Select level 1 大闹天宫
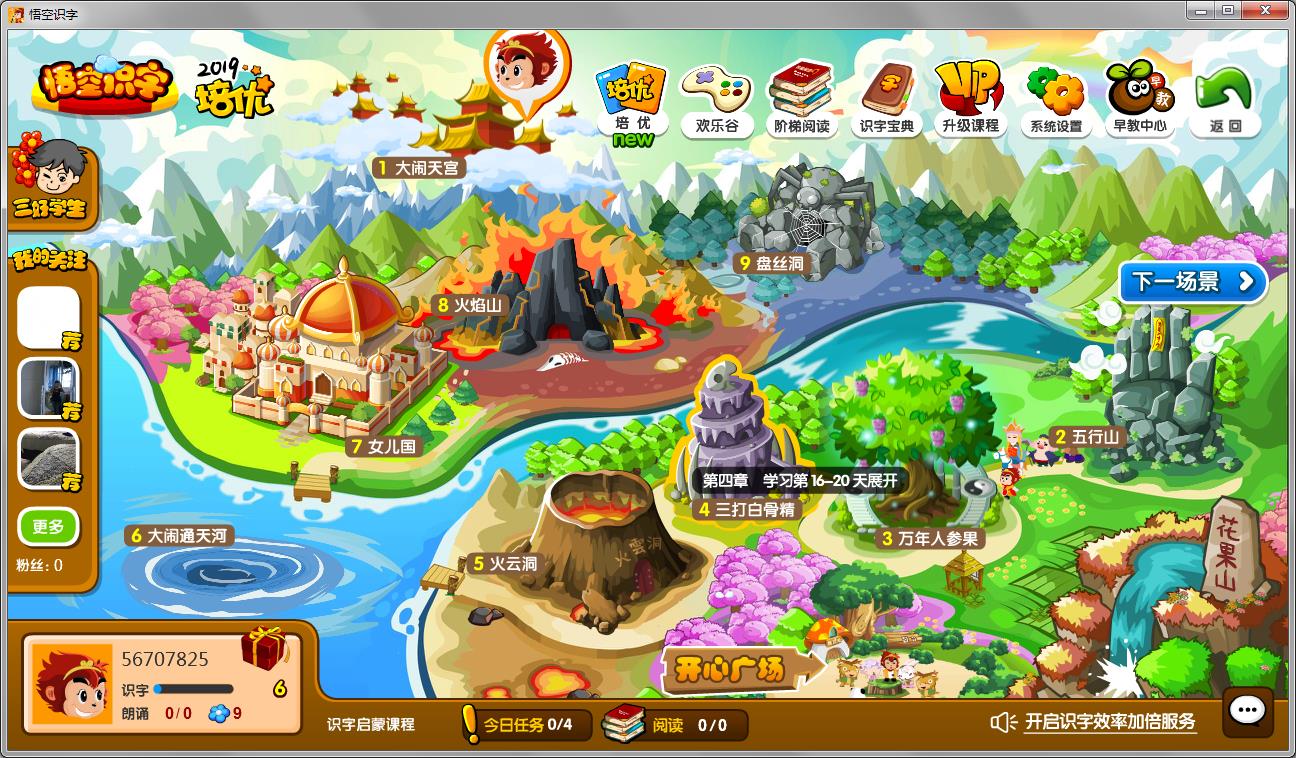 (x=417, y=168)
